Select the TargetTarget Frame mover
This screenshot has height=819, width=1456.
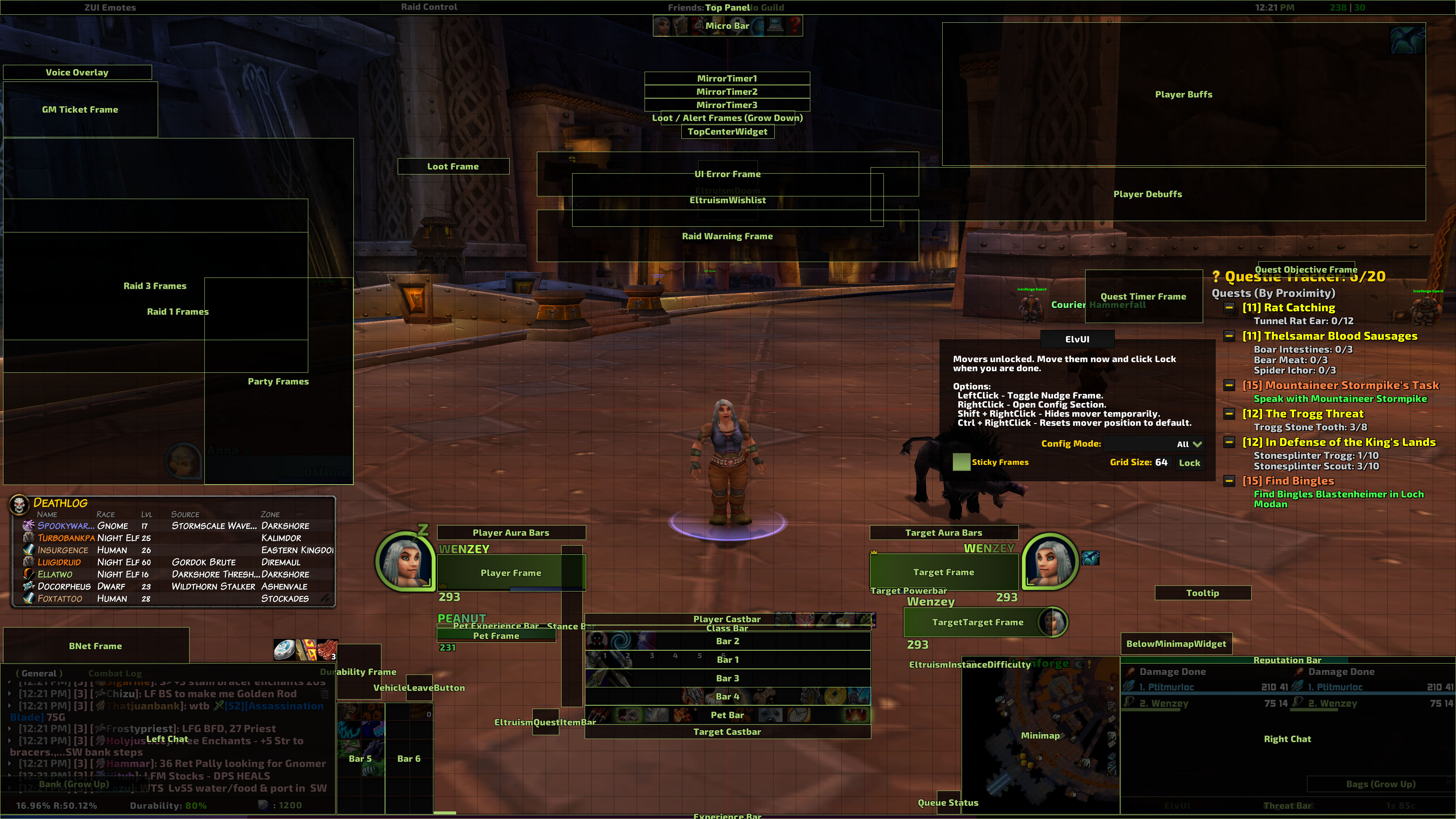coord(977,622)
